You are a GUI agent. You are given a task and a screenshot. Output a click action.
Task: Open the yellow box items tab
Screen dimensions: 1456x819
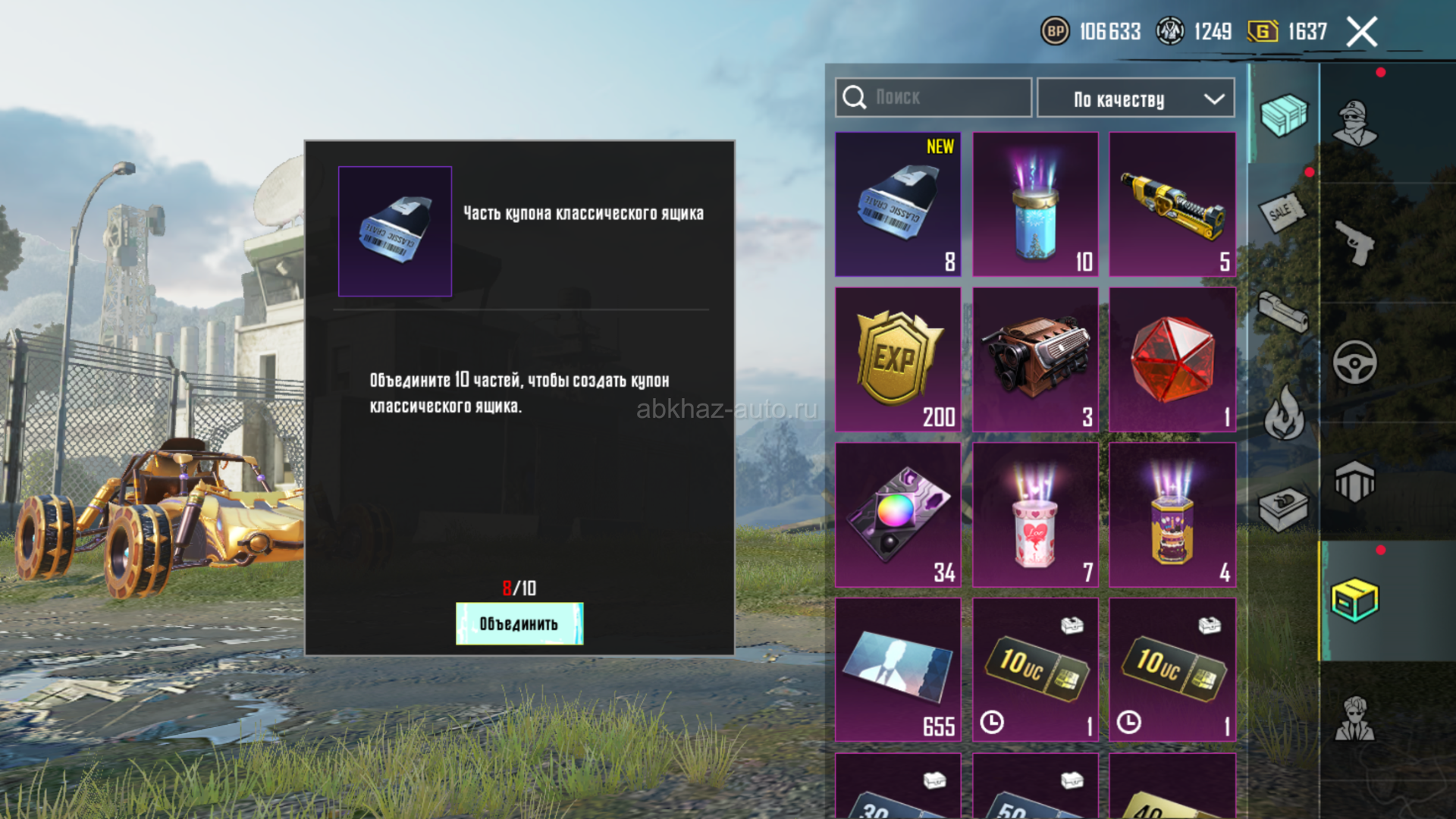pyautogui.click(x=1355, y=601)
